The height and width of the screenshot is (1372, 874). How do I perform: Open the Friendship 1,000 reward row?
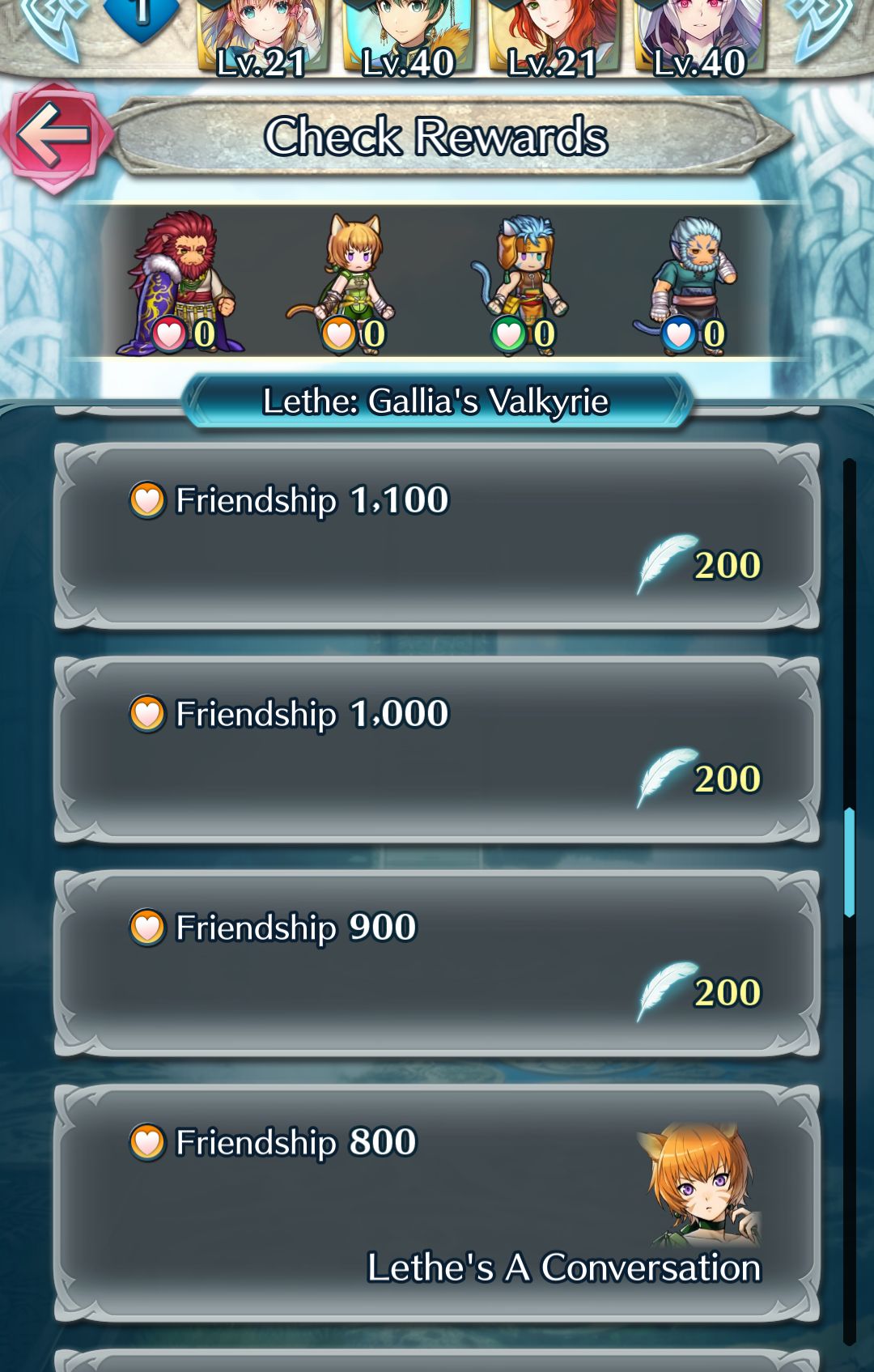point(437,749)
